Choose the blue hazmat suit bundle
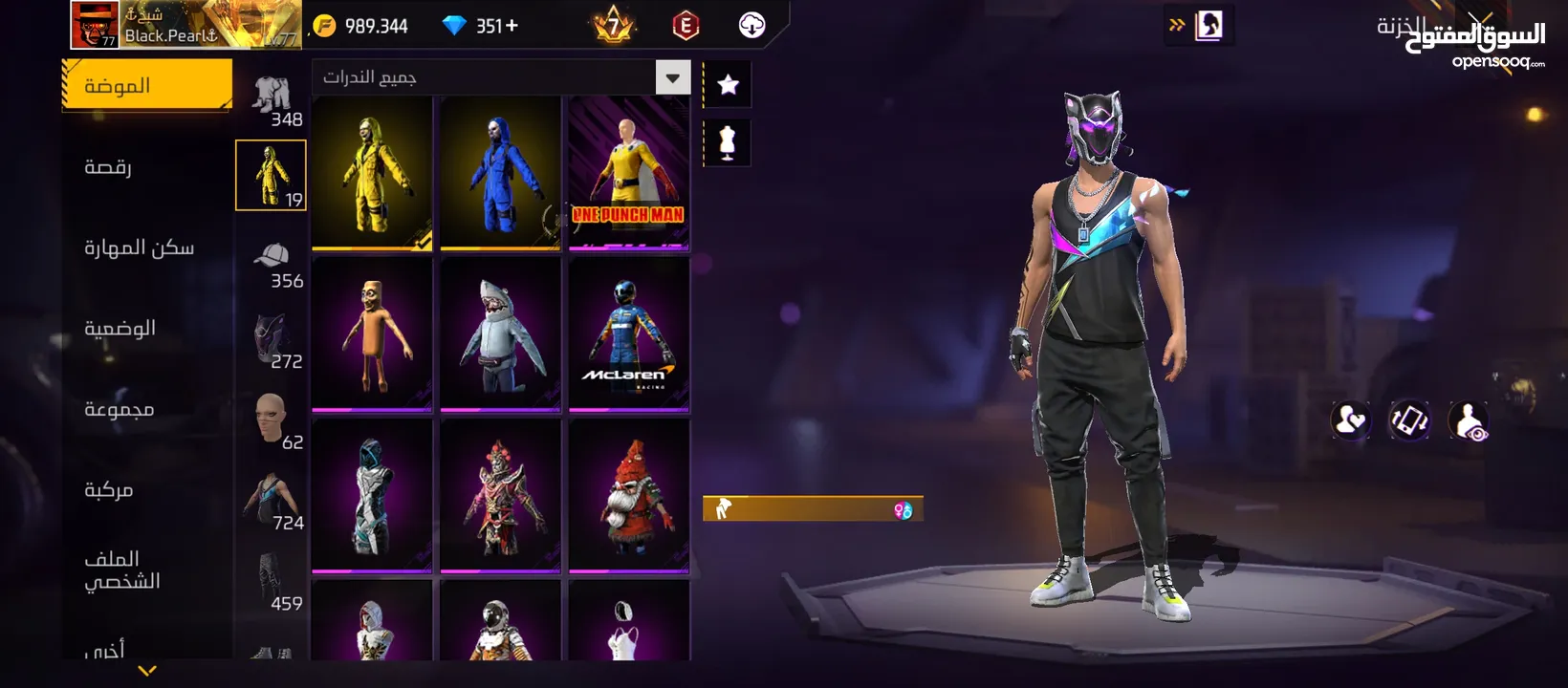 [500, 173]
